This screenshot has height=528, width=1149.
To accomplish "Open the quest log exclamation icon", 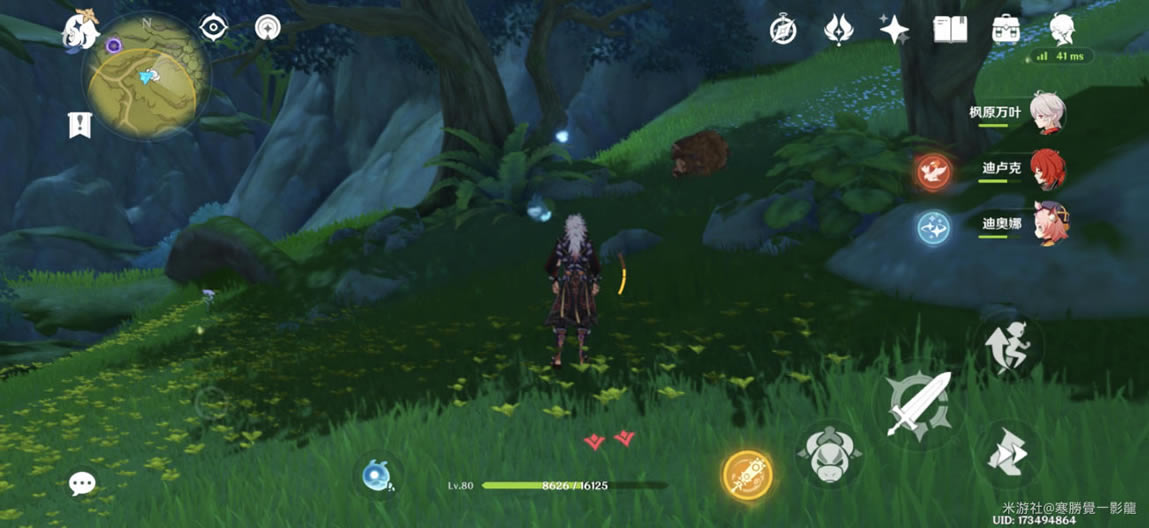I will click(x=80, y=125).
